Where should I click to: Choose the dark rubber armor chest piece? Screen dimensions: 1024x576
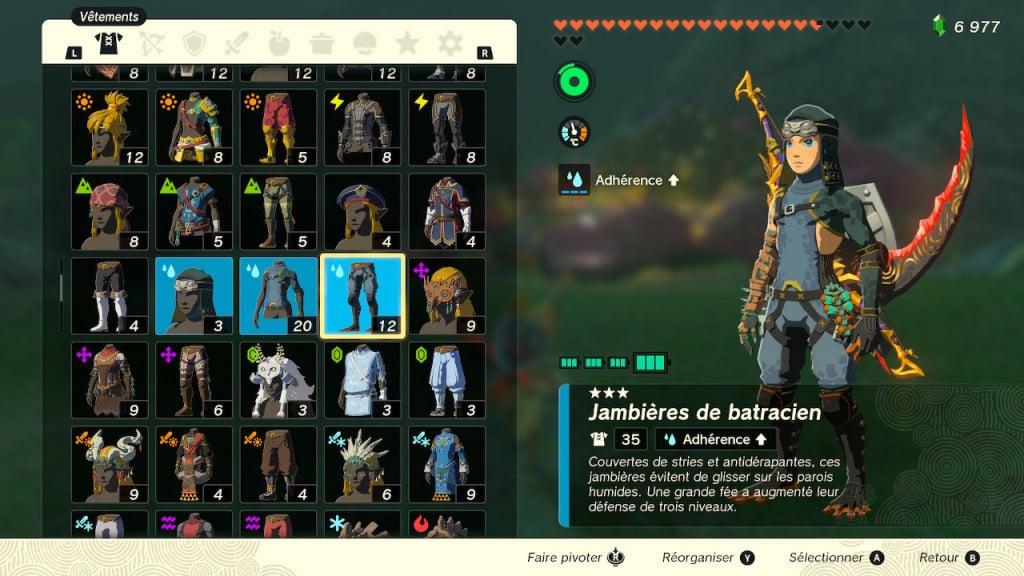(362, 128)
